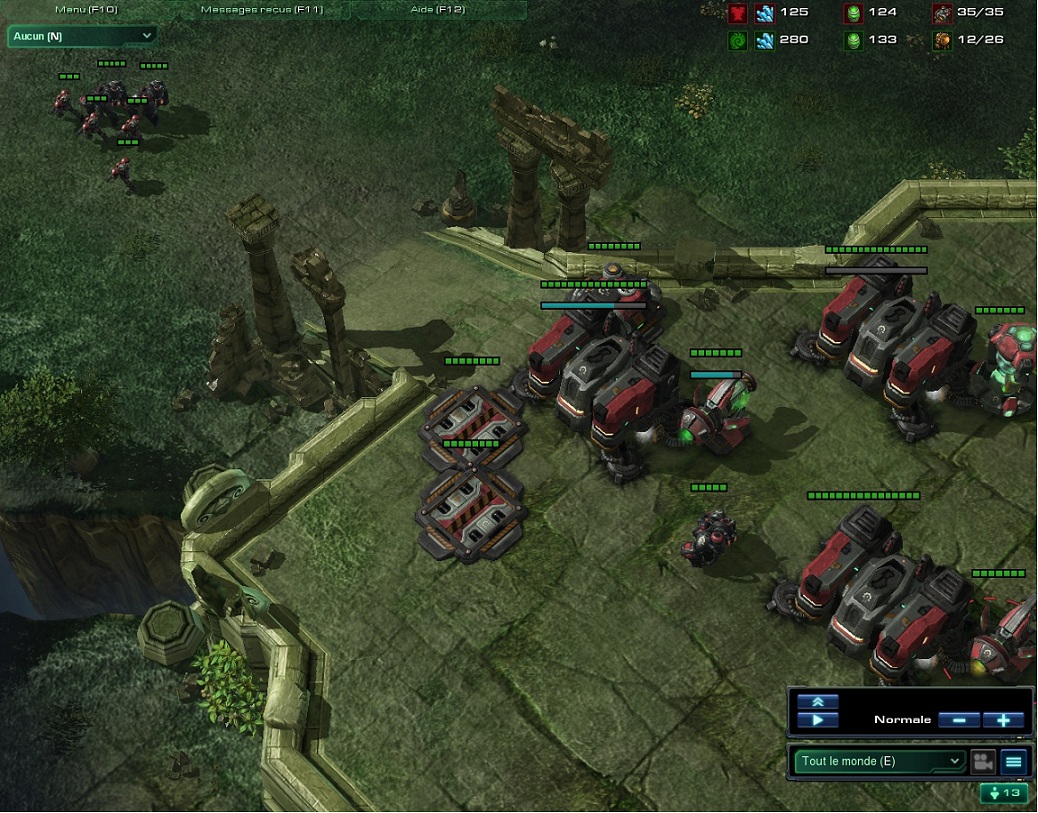Decrease replay speed with minus button
Viewport: 1038px width, 813px height.
[x=959, y=720]
